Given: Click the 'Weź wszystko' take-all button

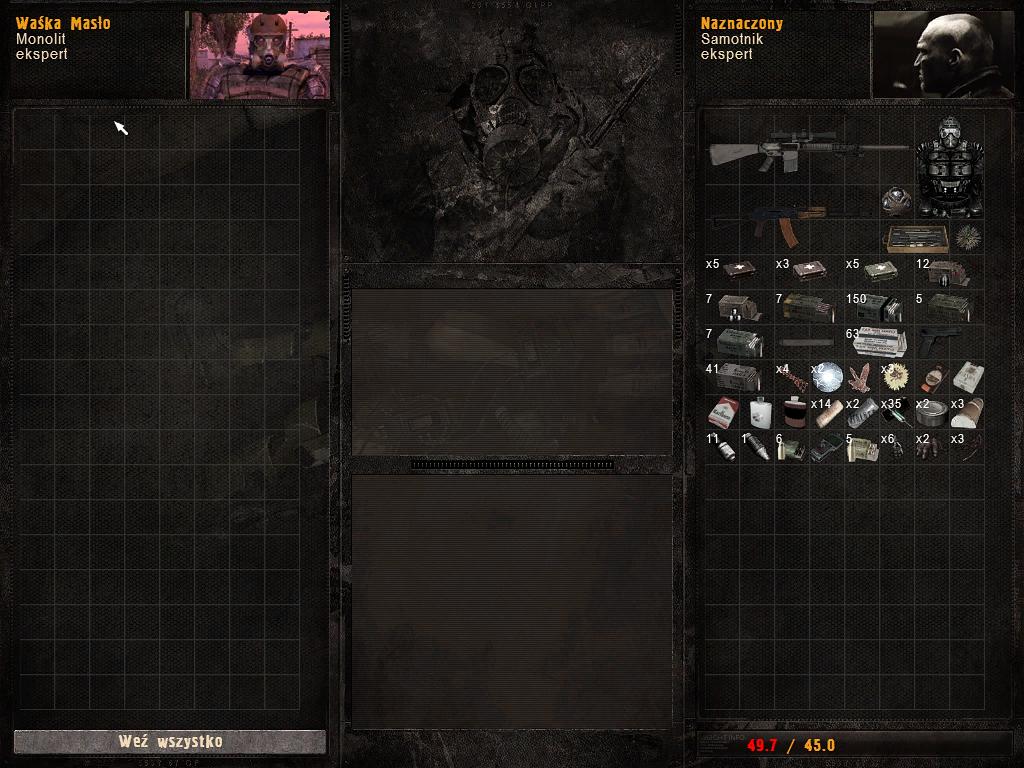Looking at the screenshot, I should point(170,742).
